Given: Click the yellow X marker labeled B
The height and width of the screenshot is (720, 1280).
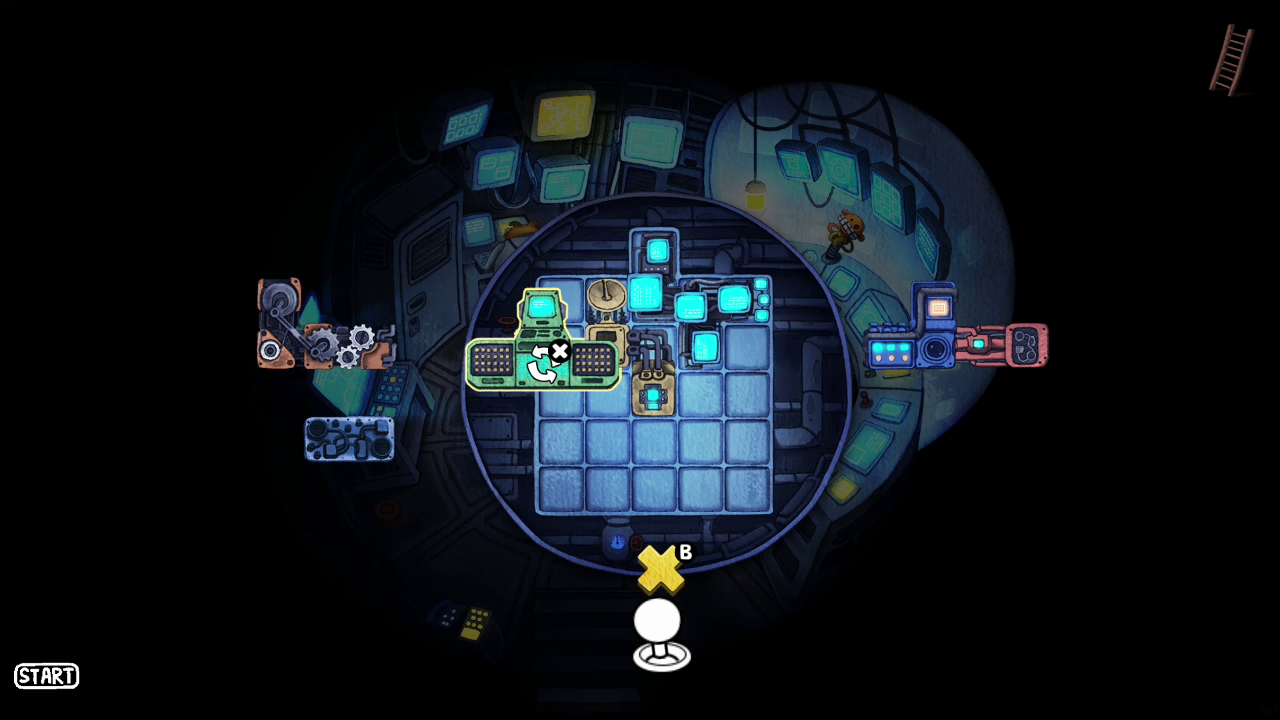Looking at the screenshot, I should pos(660,570).
